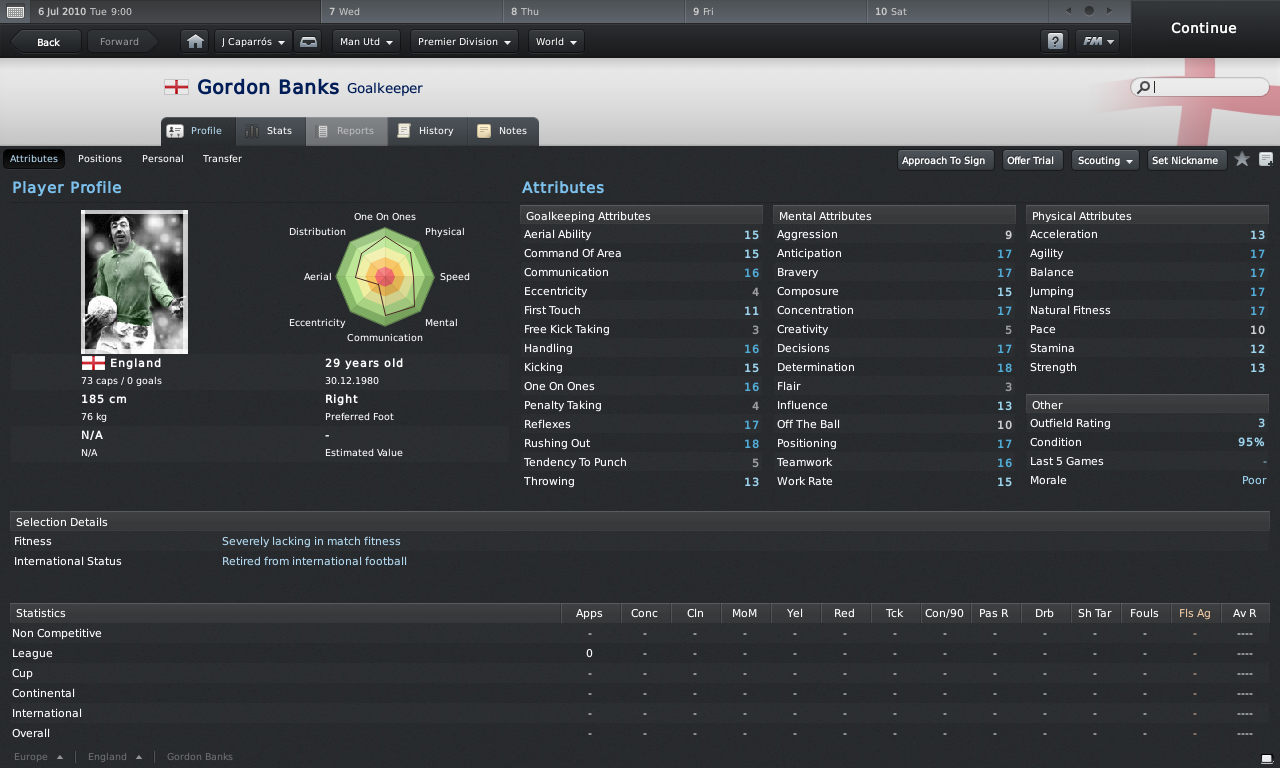Offer Trial to Gordon Banks
Screen dimensions: 1280x768
1030,160
